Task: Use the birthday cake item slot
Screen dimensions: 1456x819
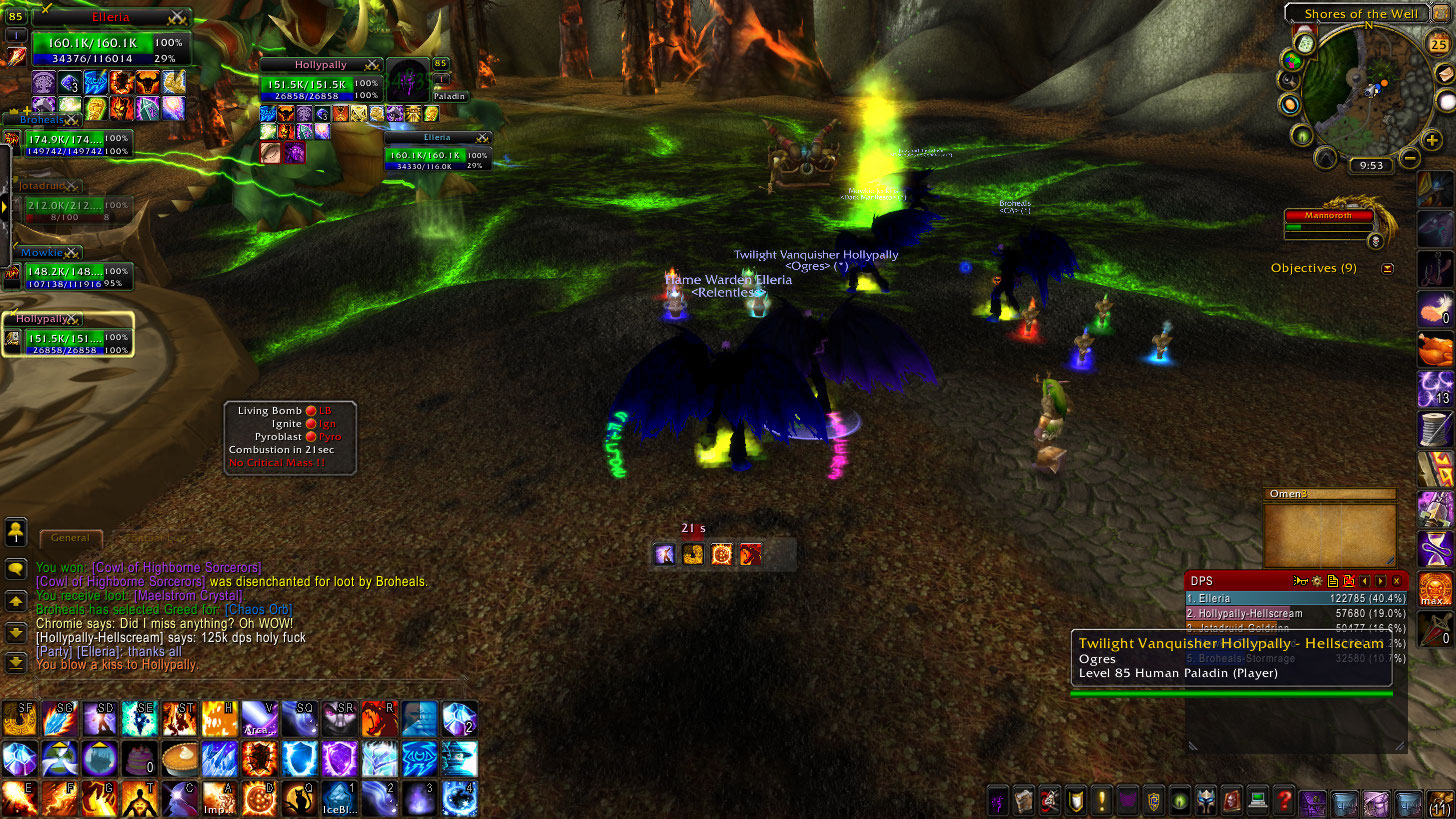Action: pos(140,759)
